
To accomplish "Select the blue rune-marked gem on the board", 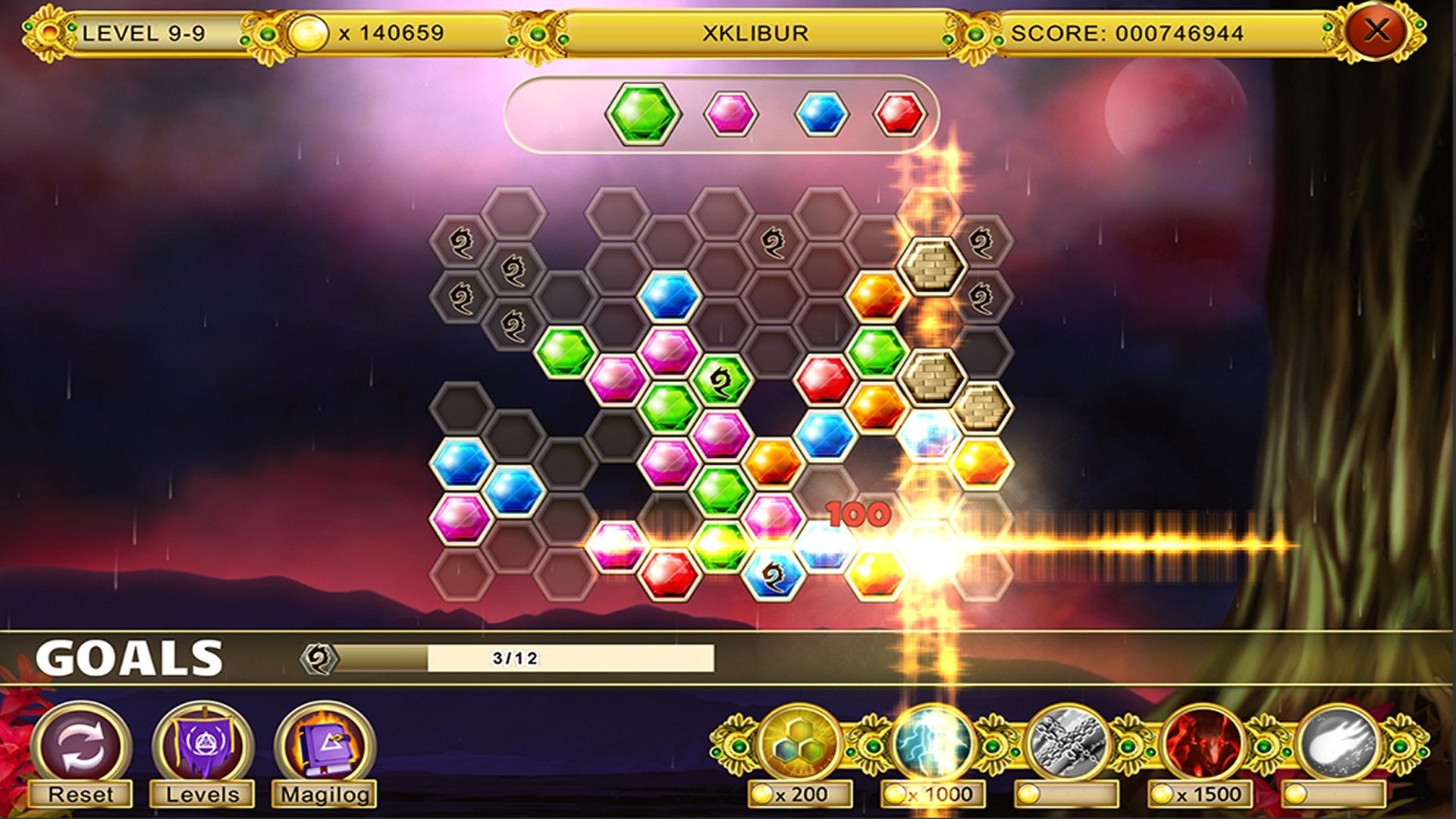I will [x=773, y=575].
